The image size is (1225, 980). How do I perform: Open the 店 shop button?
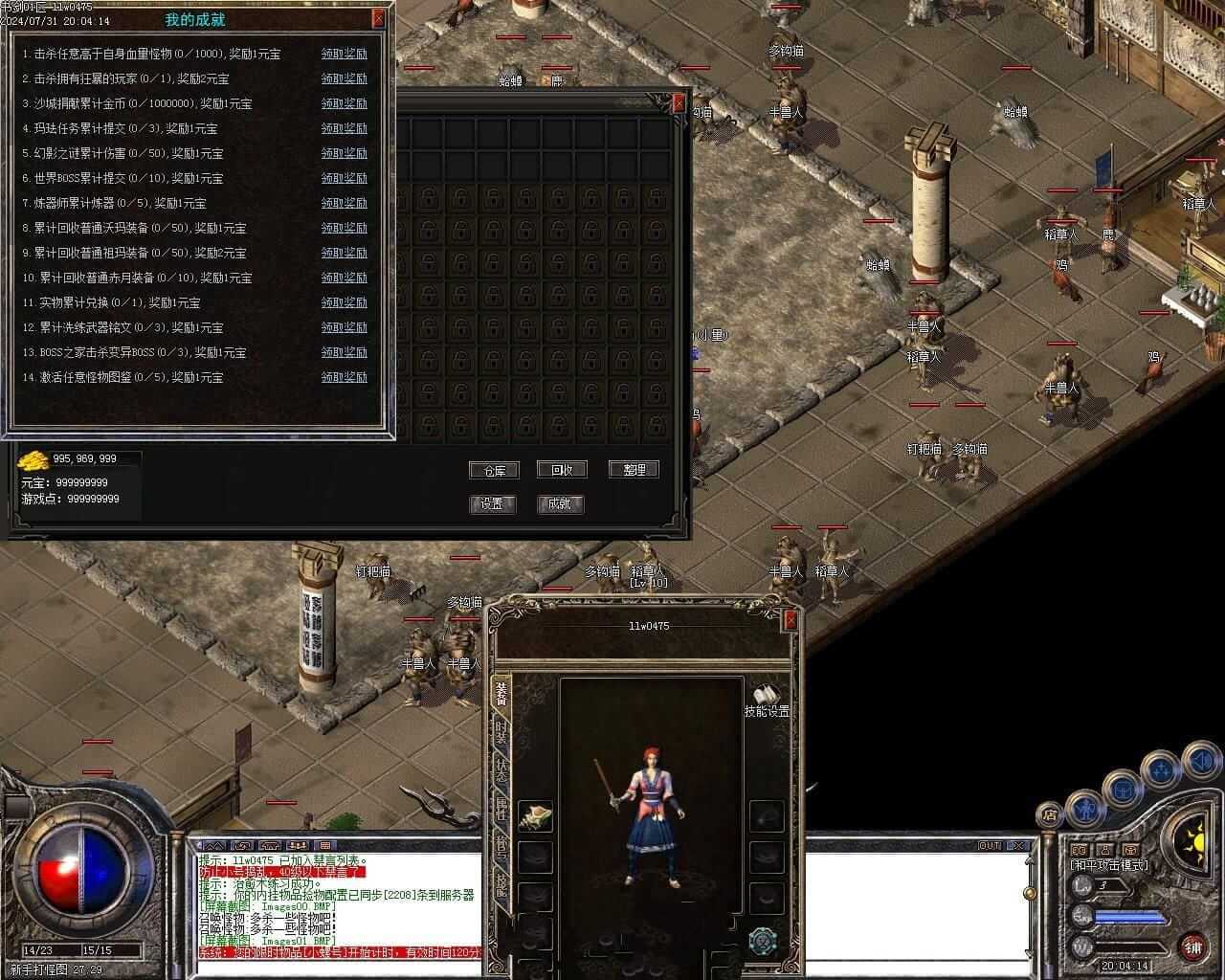(x=1050, y=815)
